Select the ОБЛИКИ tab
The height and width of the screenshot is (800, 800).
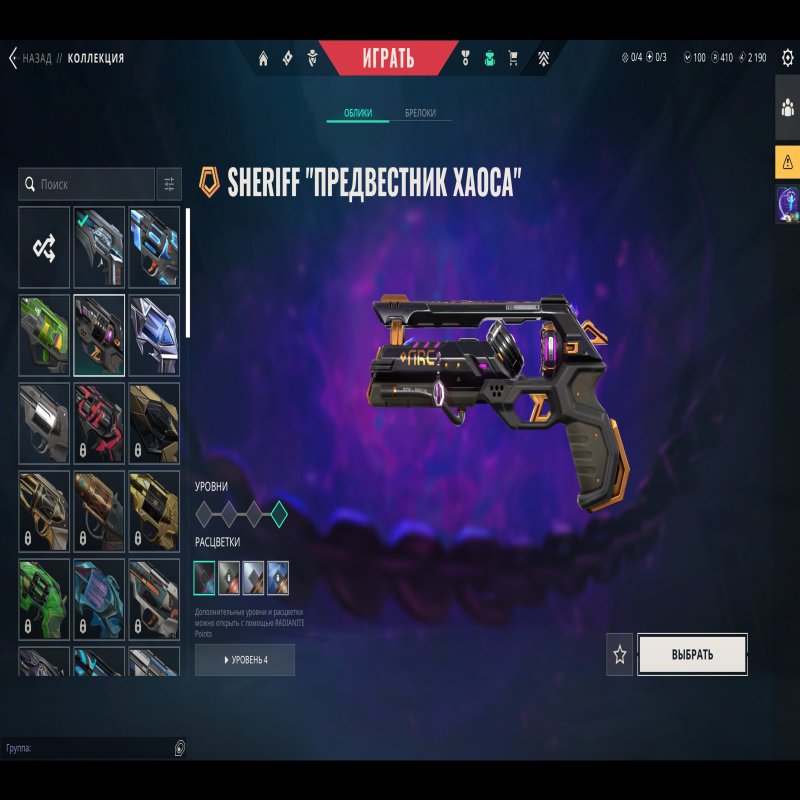point(358,113)
